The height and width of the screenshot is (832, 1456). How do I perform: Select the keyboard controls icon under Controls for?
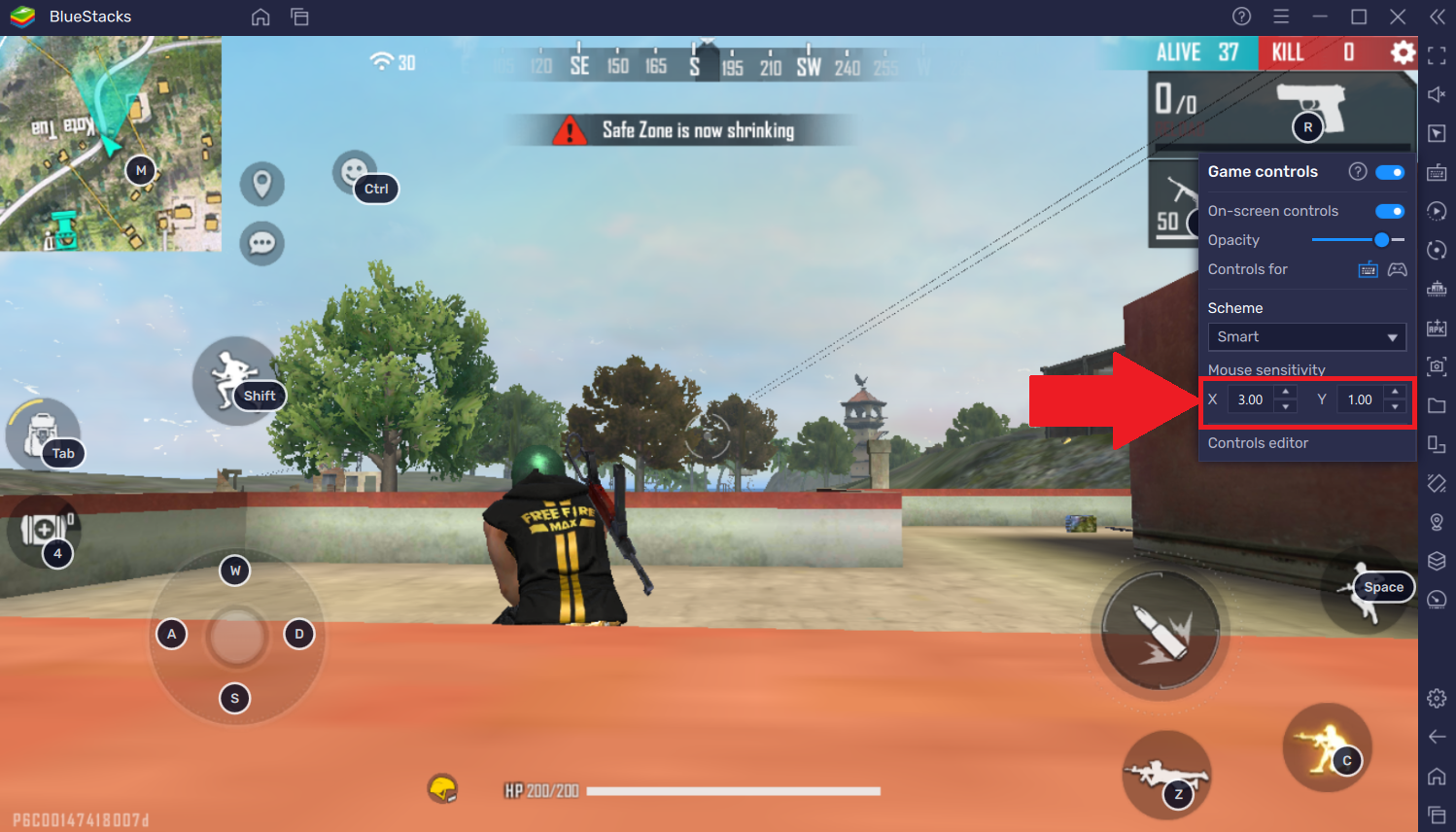pyautogui.click(x=1368, y=269)
